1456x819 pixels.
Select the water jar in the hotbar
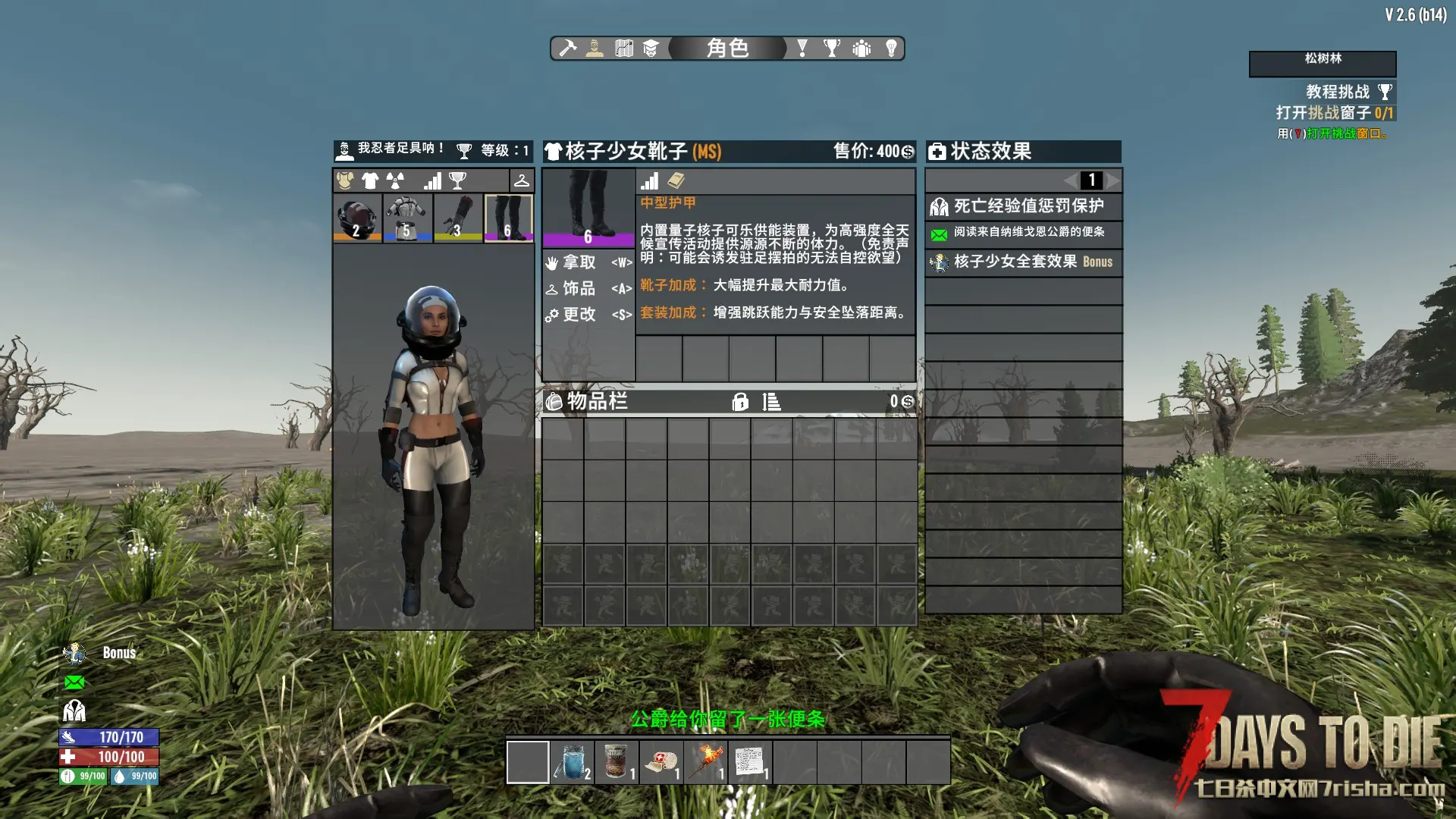coord(573,762)
